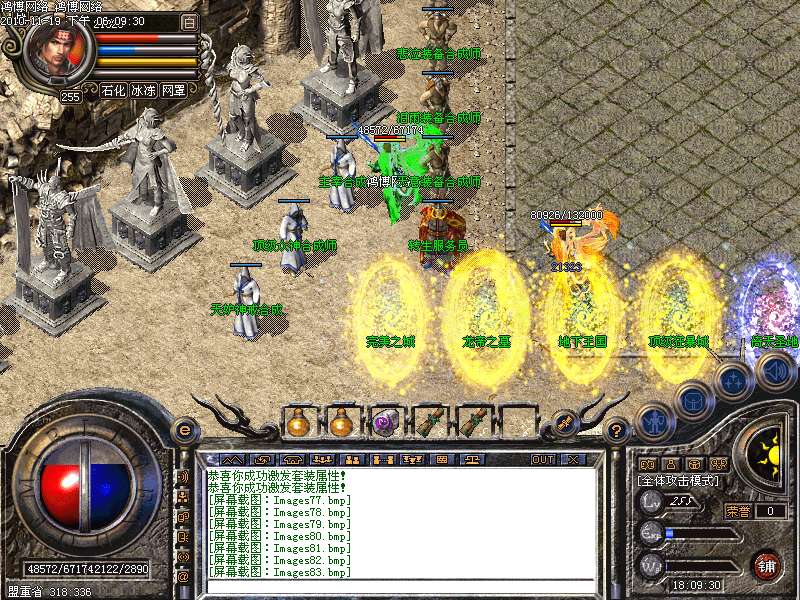Select the 网罩 status button
The image size is (800, 600).
point(173,90)
